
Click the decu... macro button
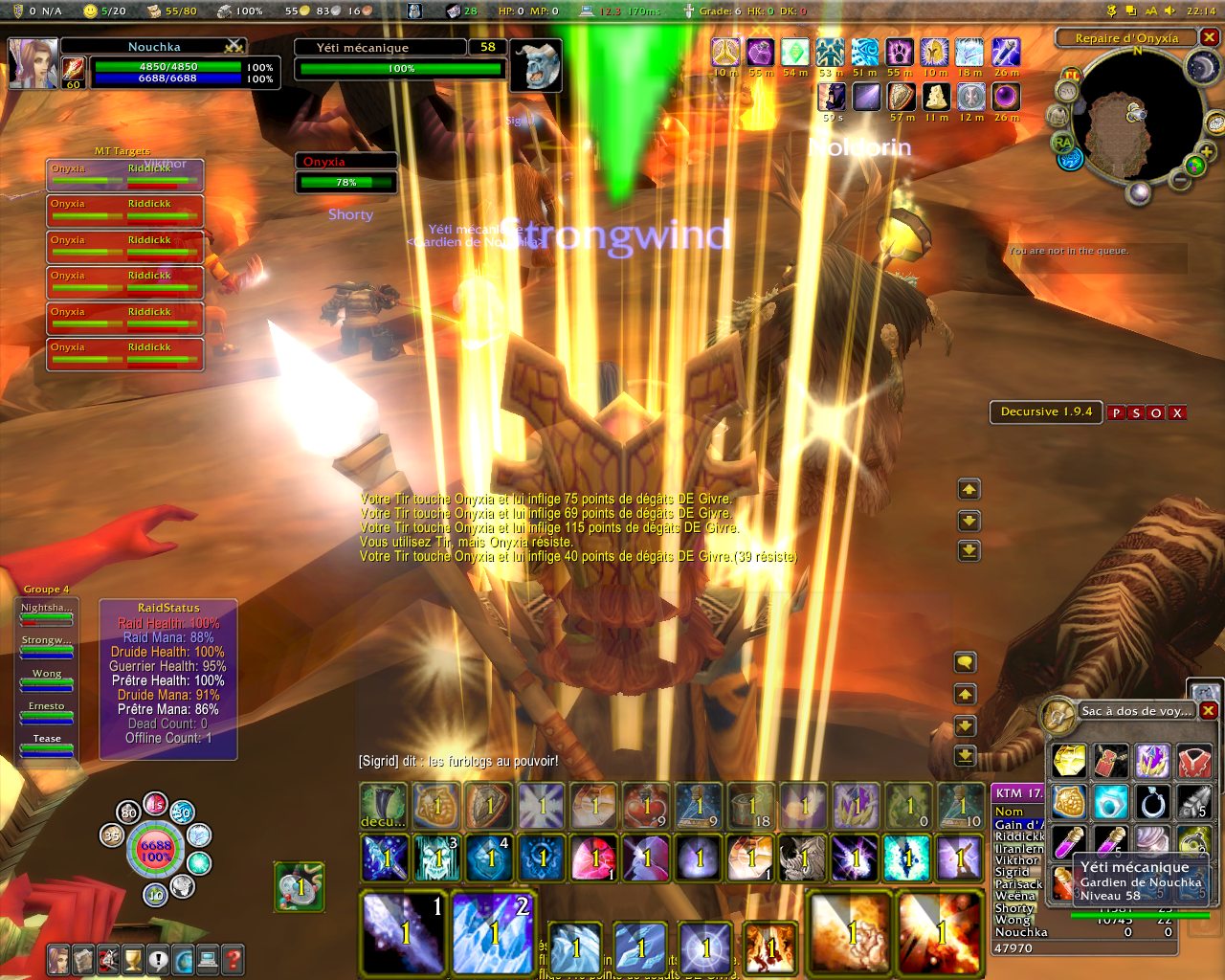coord(384,806)
